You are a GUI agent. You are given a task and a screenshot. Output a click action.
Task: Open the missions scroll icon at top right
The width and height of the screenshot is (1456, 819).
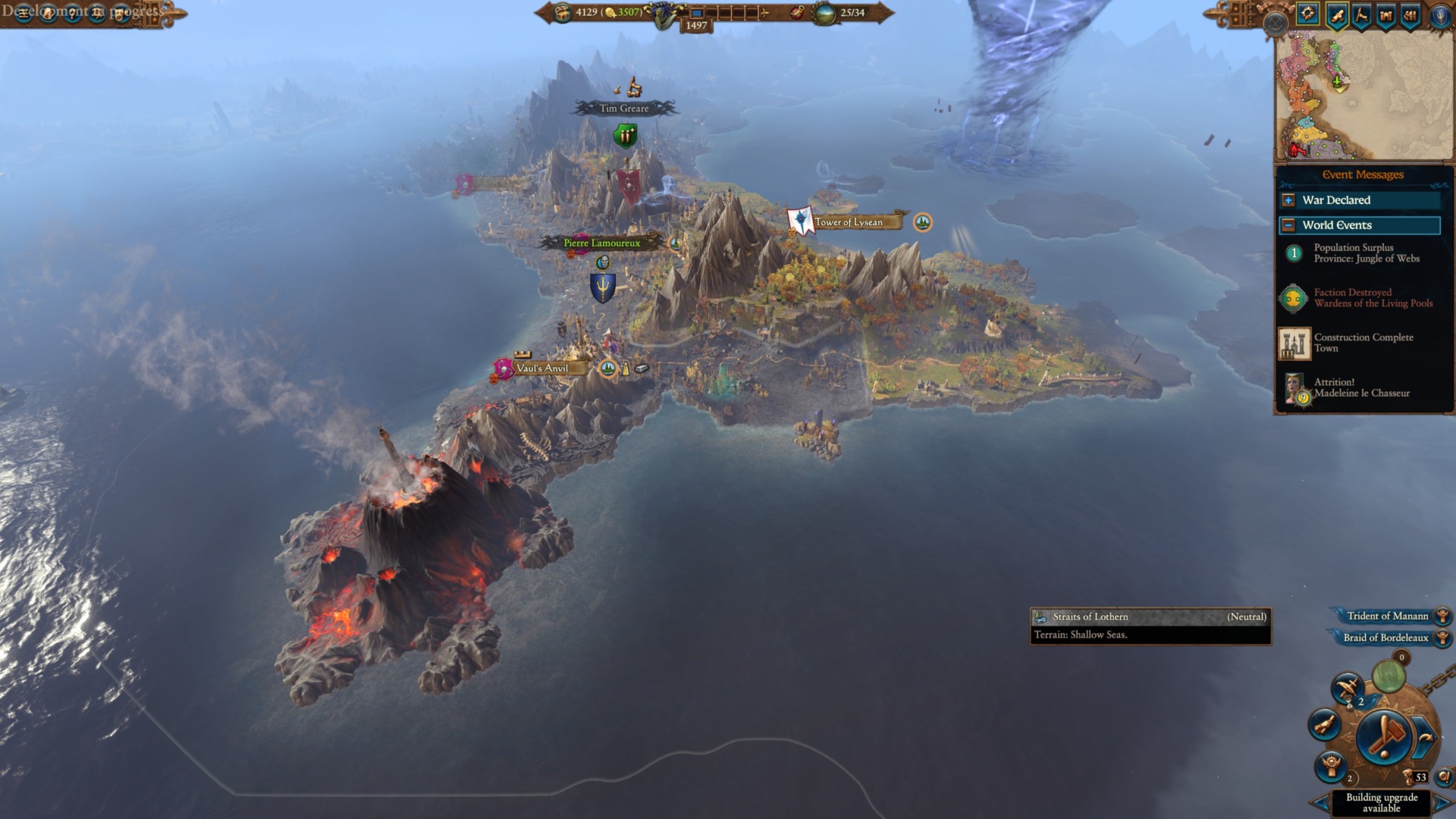coord(1338,16)
